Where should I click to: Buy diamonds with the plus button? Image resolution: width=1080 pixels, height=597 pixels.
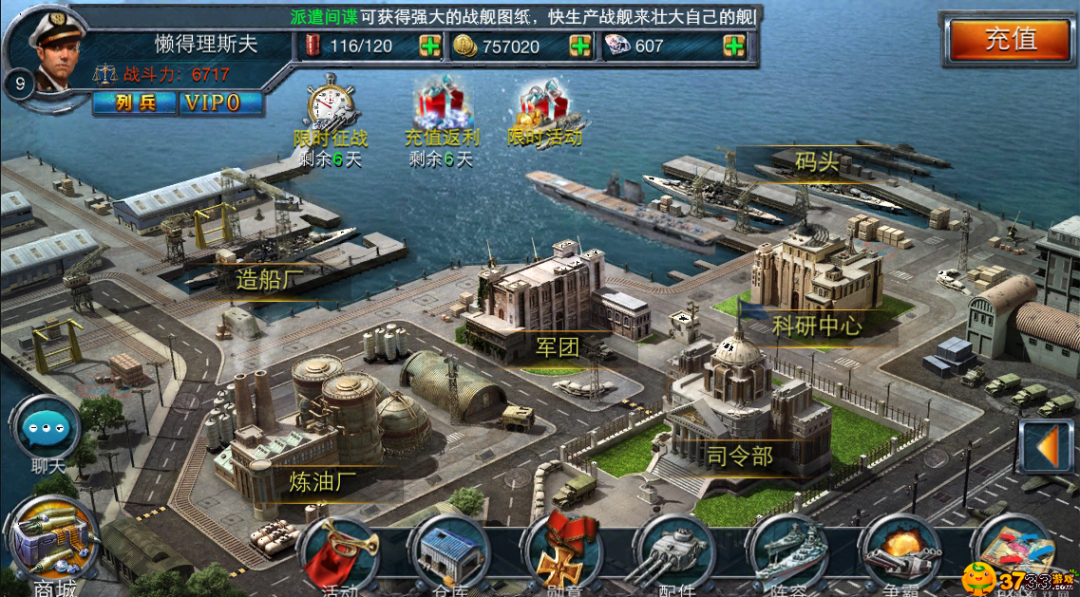point(734,46)
